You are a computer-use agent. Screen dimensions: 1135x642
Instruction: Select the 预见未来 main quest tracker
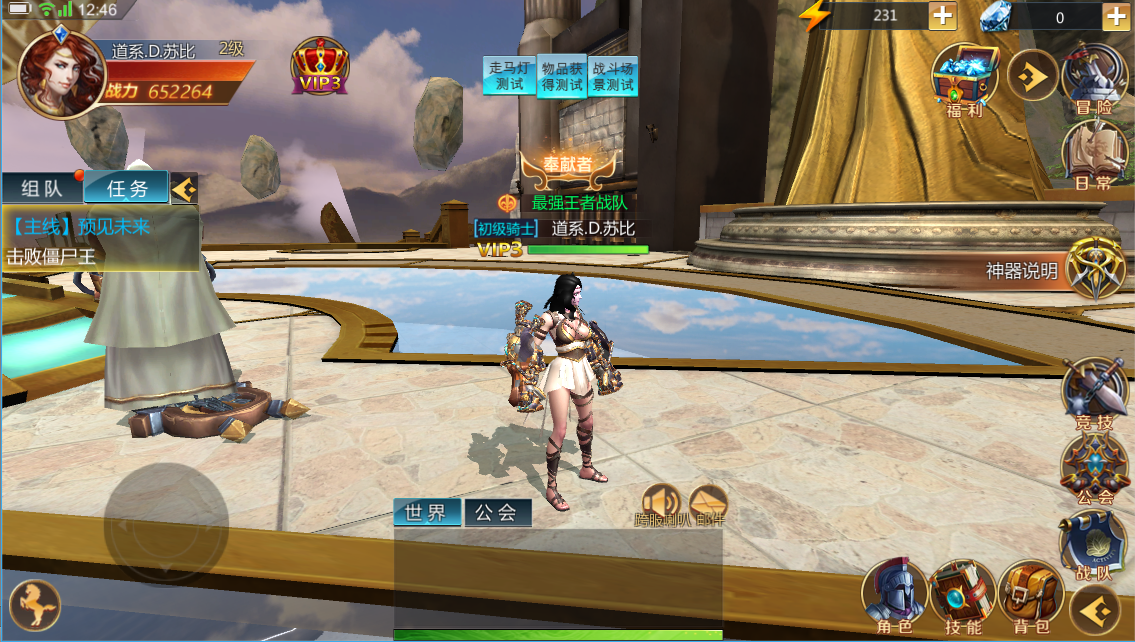tap(100, 240)
